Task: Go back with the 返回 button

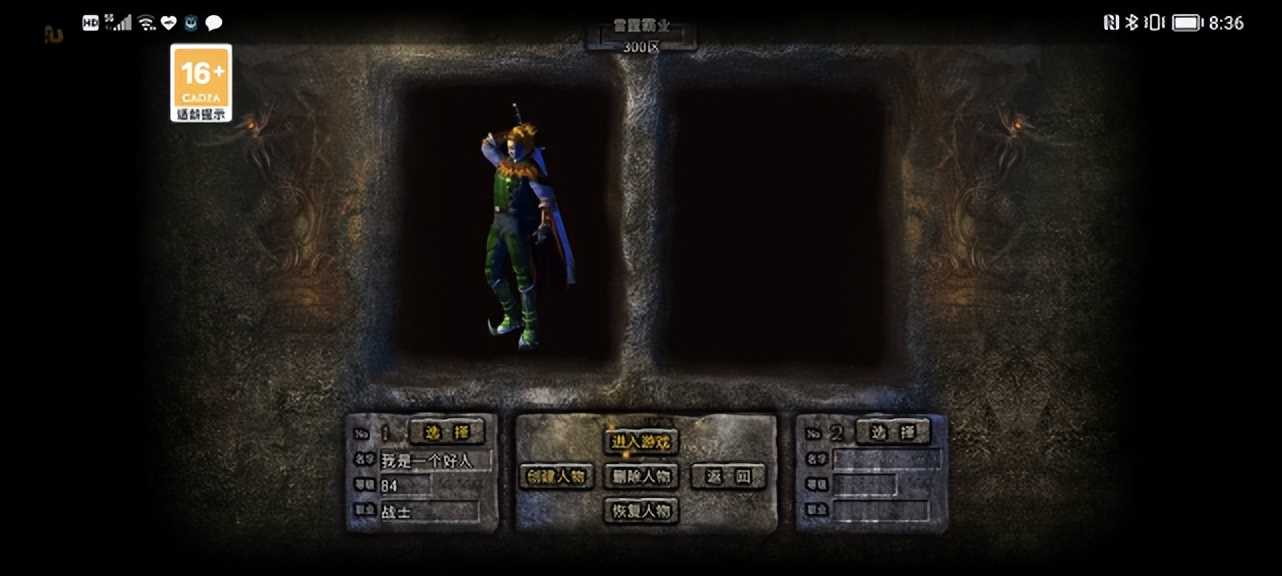Action: [727, 476]
